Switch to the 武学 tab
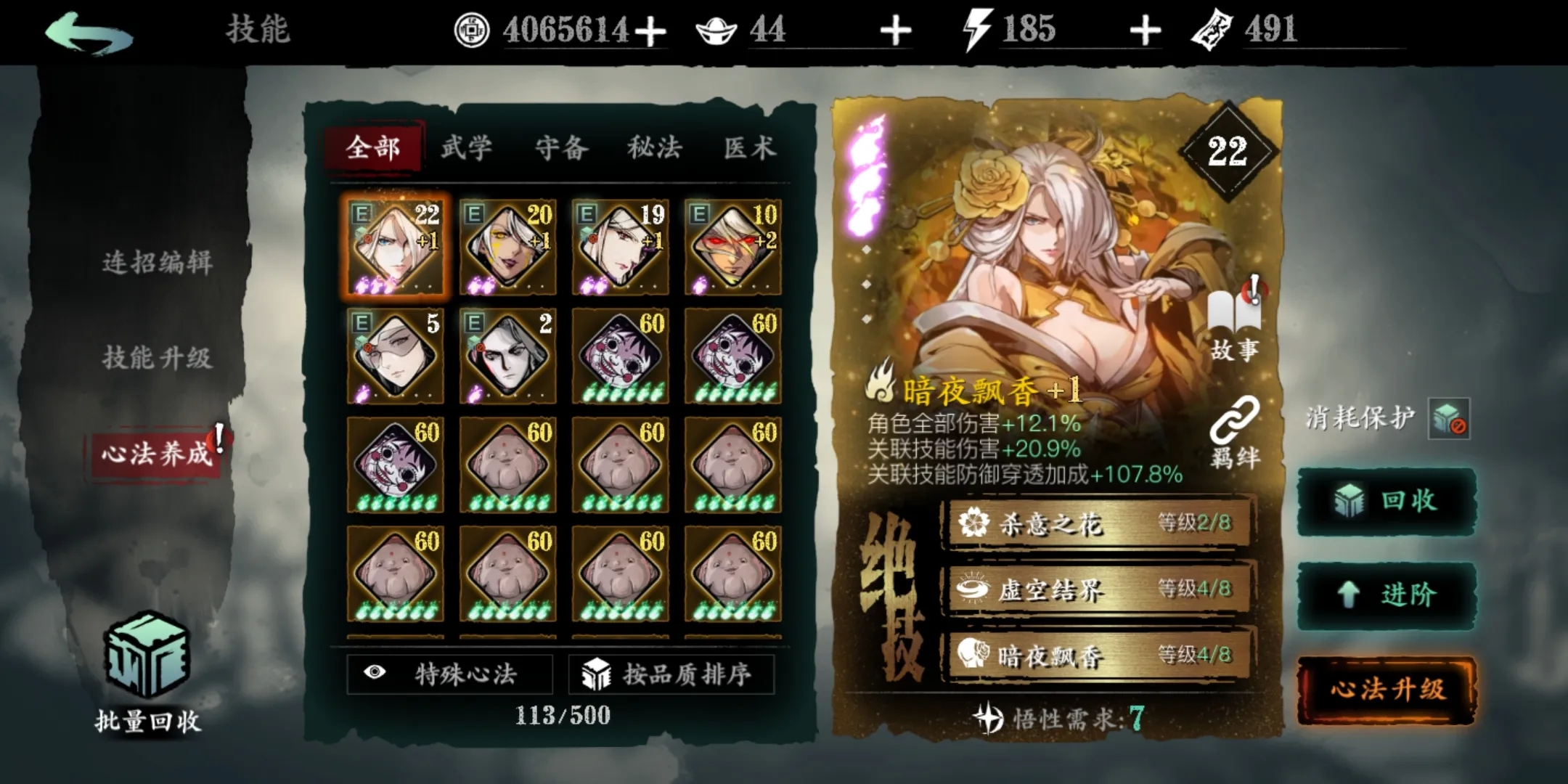Image resolution: width=1568 pixels, height=784 pixels. click(x=467, y=147)
